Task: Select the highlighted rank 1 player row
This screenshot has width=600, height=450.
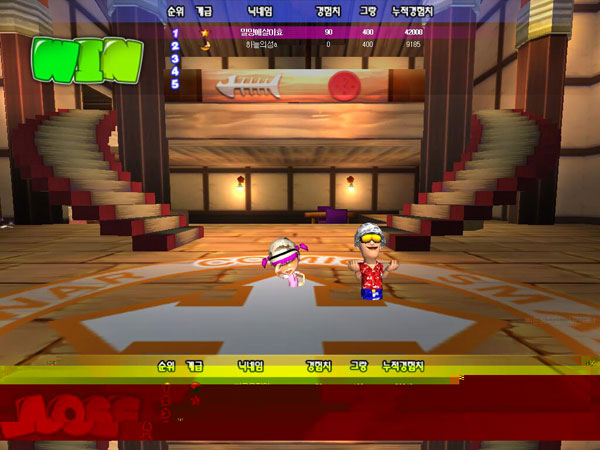Action: (320, 31)
